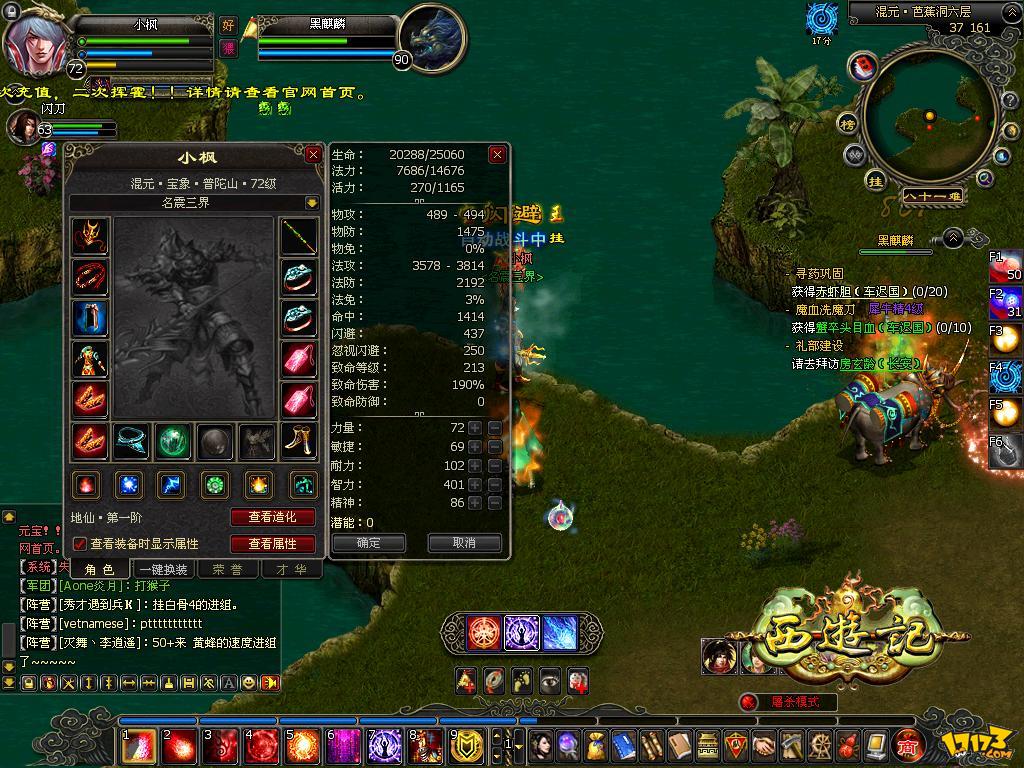Add a point to 力量
This screenshot has height=768, width=1024.
pos(475,428)
